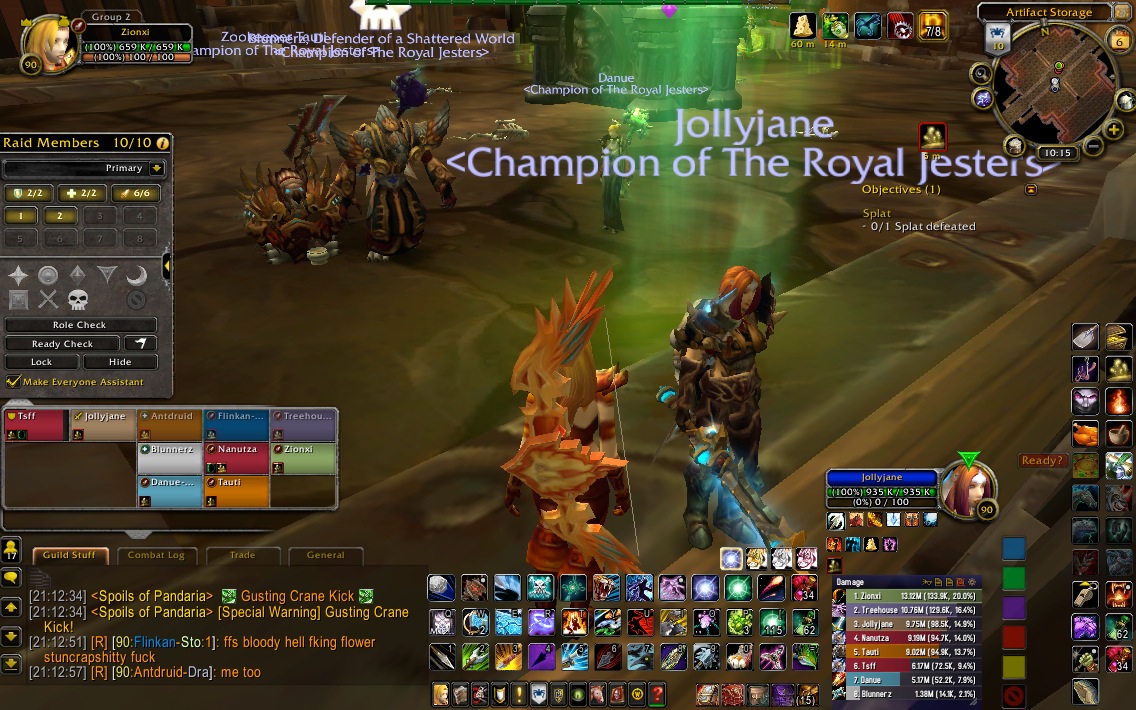Choose Tauti's orange raid frame
This screenshot has height=710, width=1136.
pyautogui.click(x=236, y=490)
